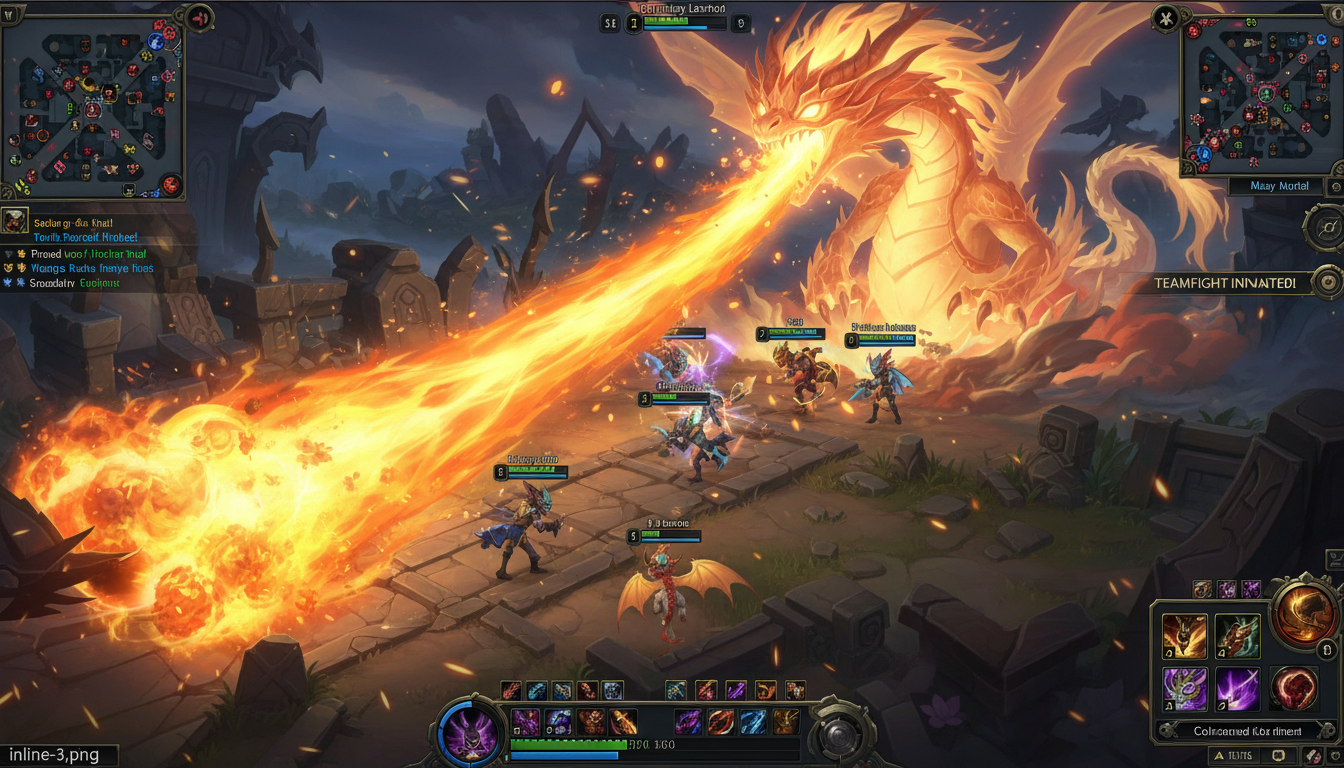Select the red trinket item in the bottom-right panel
The image size is (1344, 768).
[x=1292, y=687]
